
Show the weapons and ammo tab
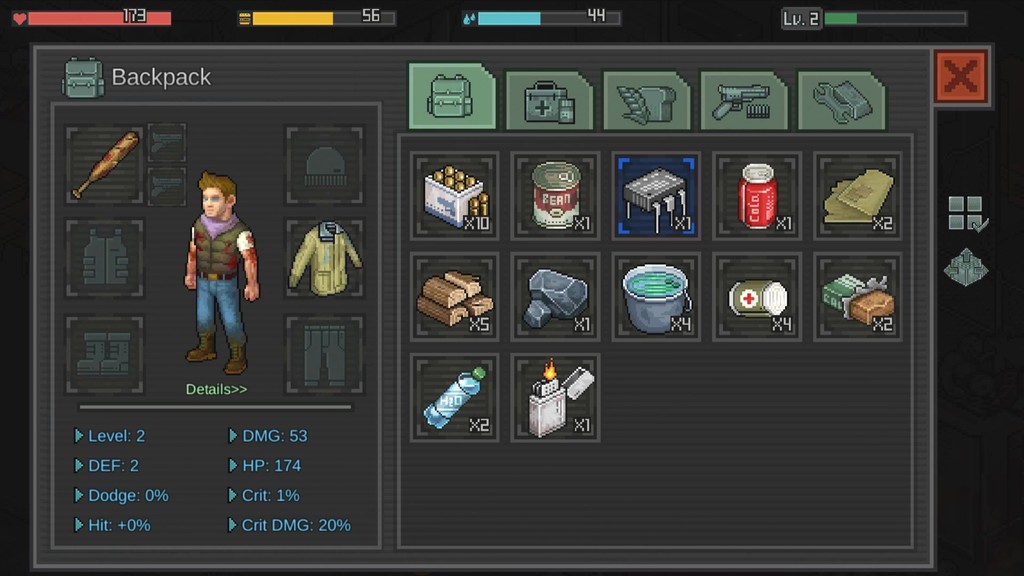[x=743, y=100]
